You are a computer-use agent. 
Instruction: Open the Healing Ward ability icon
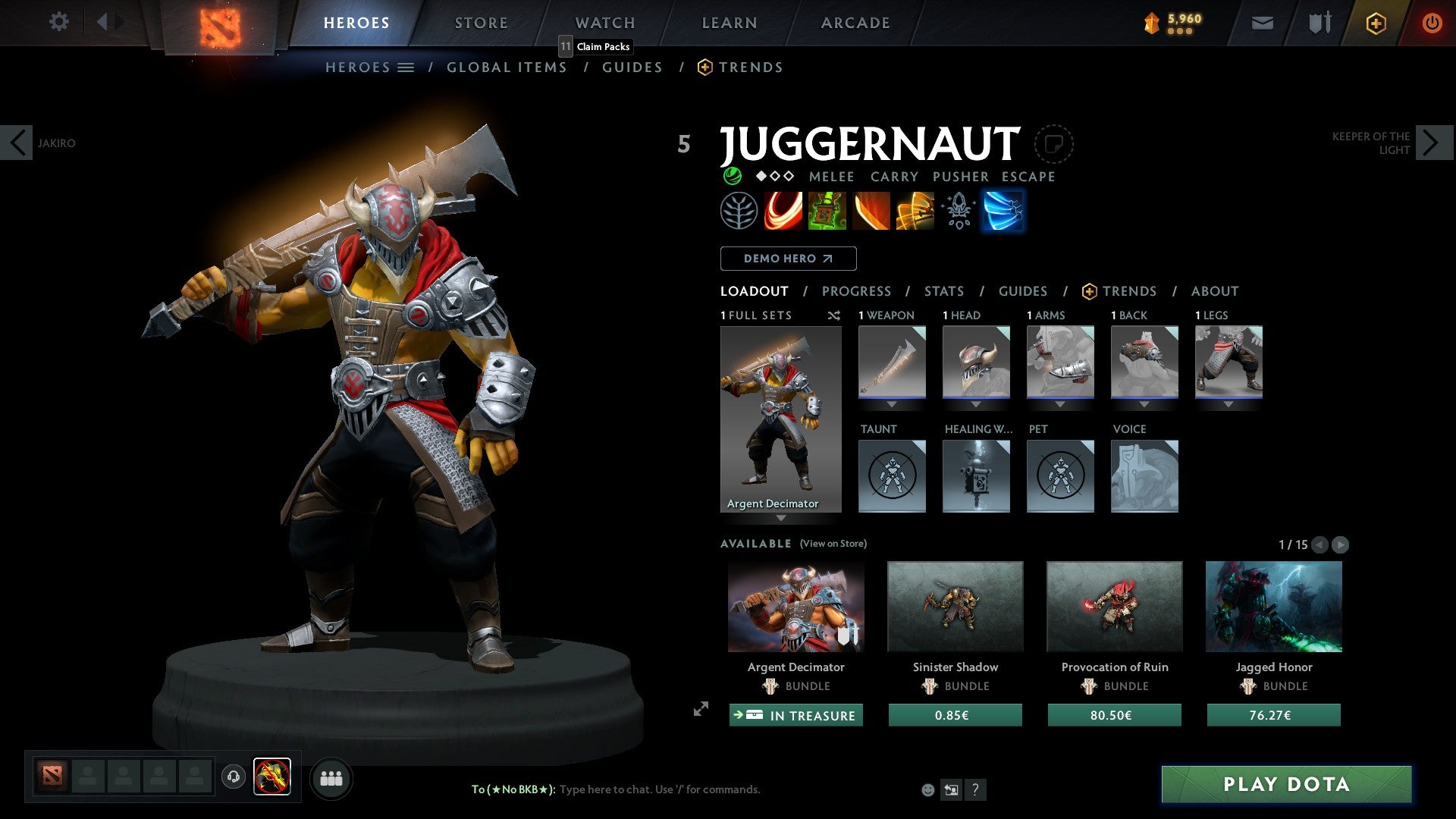click(827, 211)
